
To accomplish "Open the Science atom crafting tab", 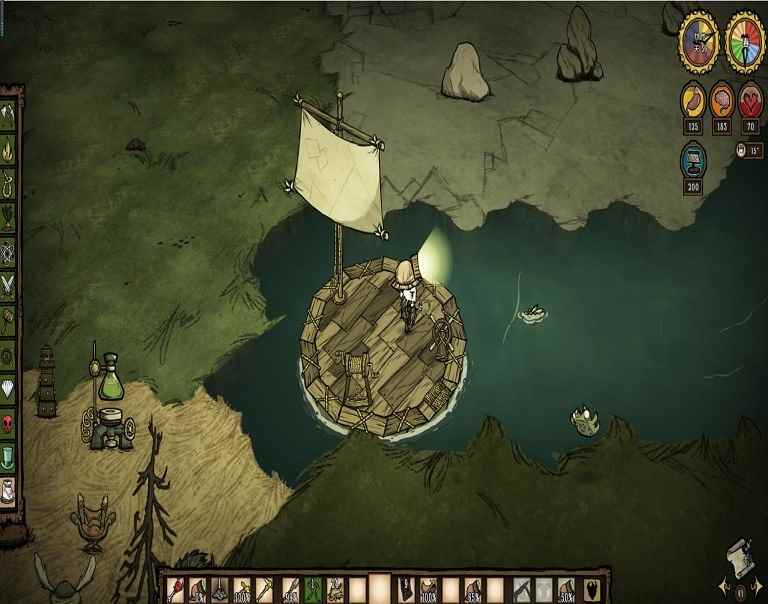I will (10, 251).
